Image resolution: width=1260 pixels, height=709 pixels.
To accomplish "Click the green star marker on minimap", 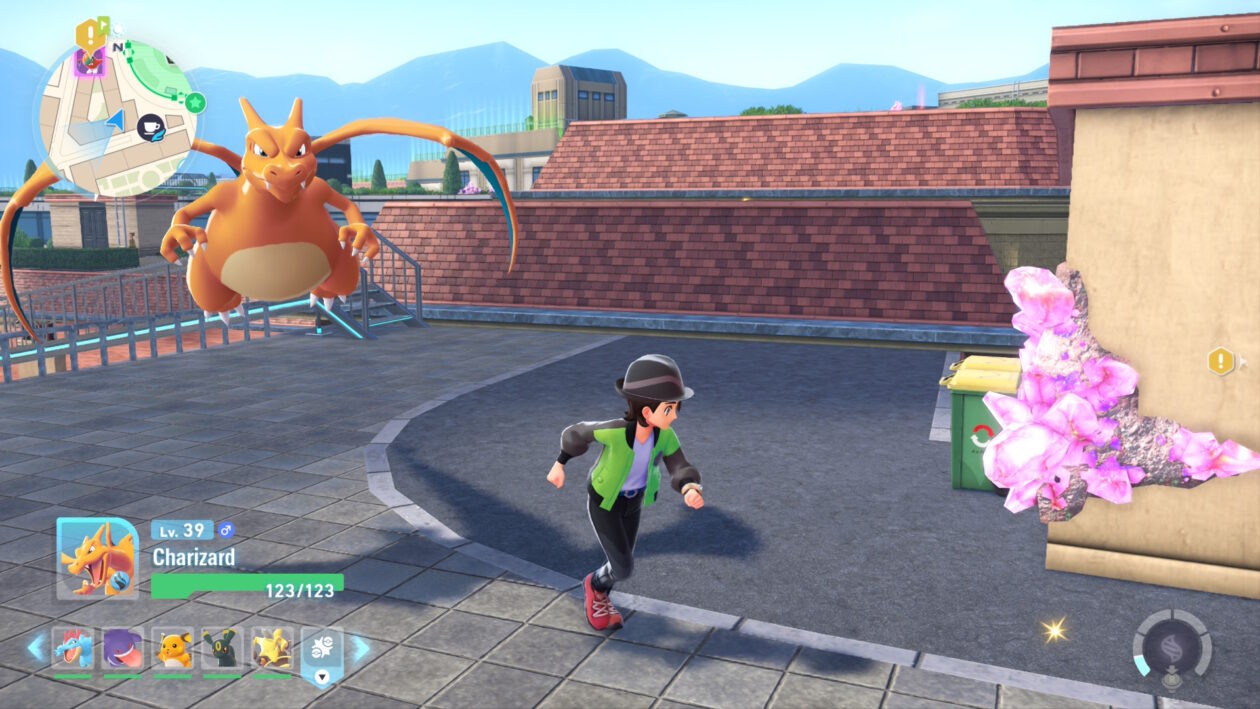I will point(195,102).
